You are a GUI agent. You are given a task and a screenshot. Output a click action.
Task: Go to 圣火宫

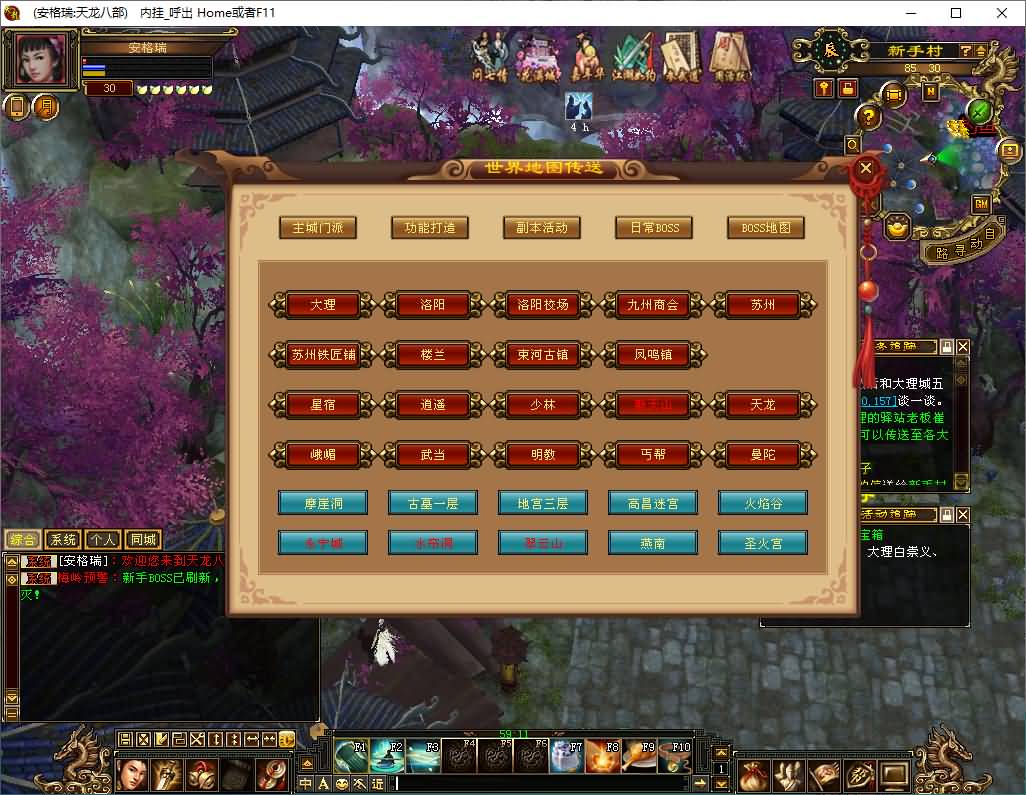pyautogui.click(x=763, y=544)
